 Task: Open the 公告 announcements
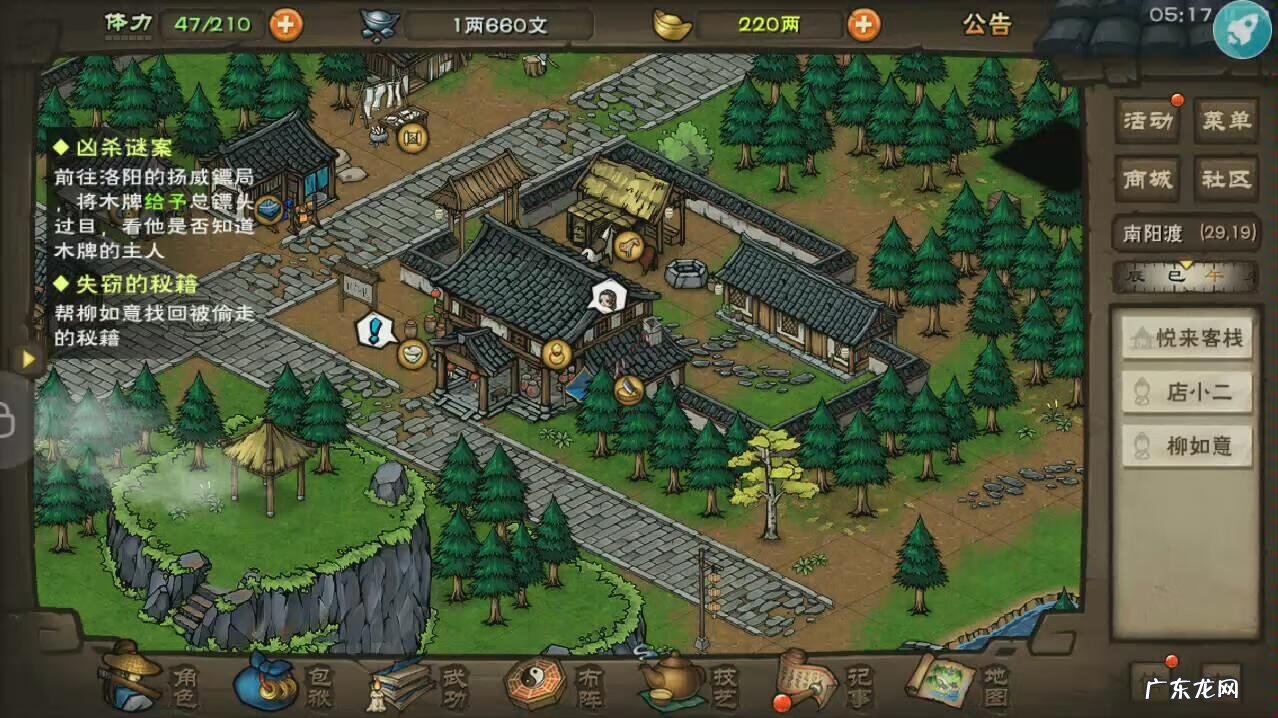coord(987,25)
